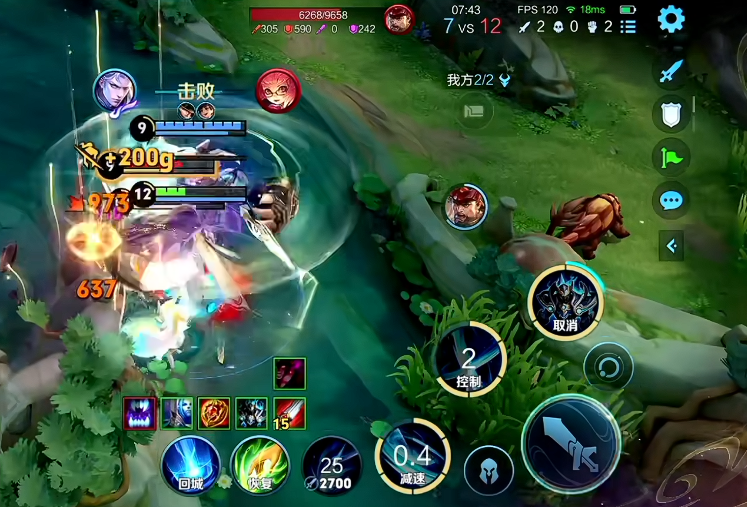747x507 pixels.
Task: Activate the 控制 control skill
Action: (x=470, y=358)
